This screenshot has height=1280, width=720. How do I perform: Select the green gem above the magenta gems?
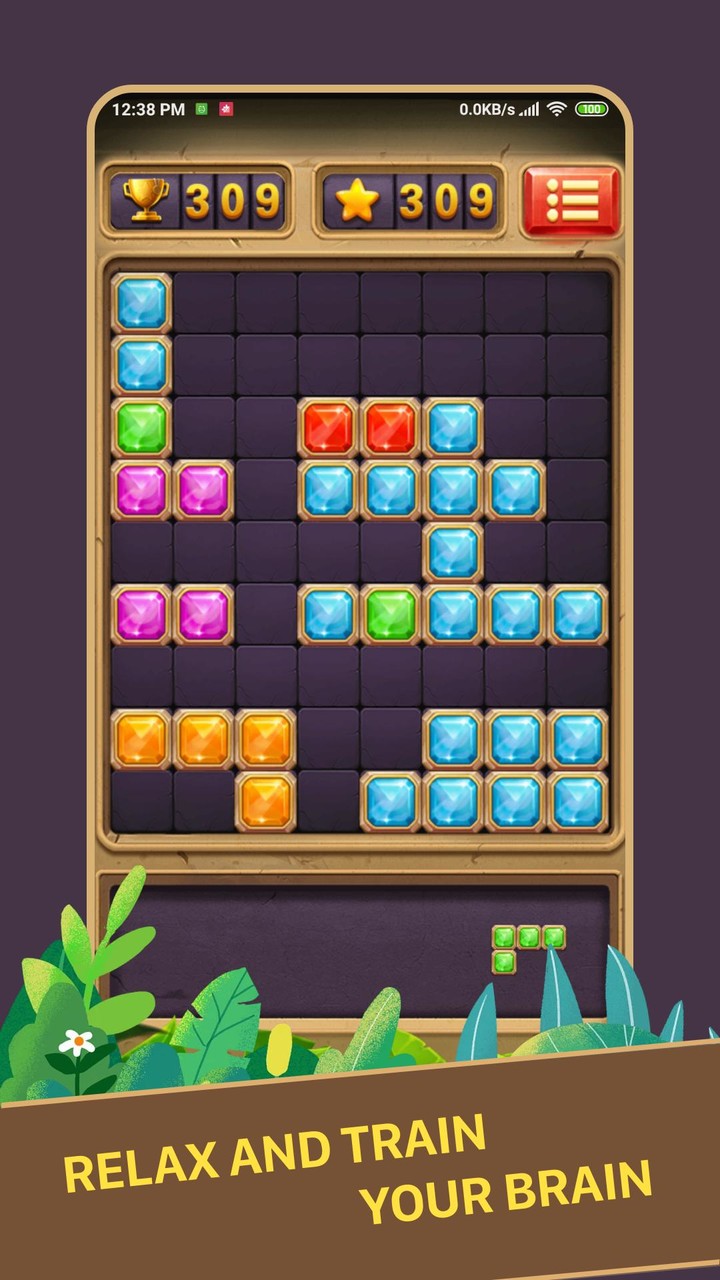pyautogui.click(x=141, y=427)
